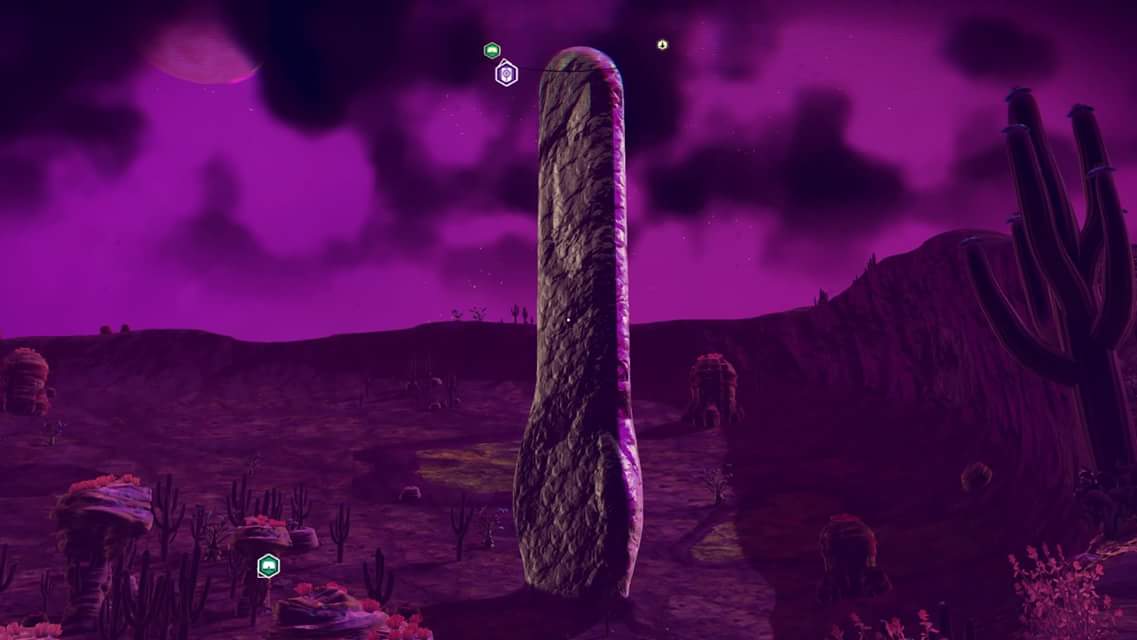1137x640 pixels.
Task: Click the small yellow circular marker icon
Action: point(662,45)
